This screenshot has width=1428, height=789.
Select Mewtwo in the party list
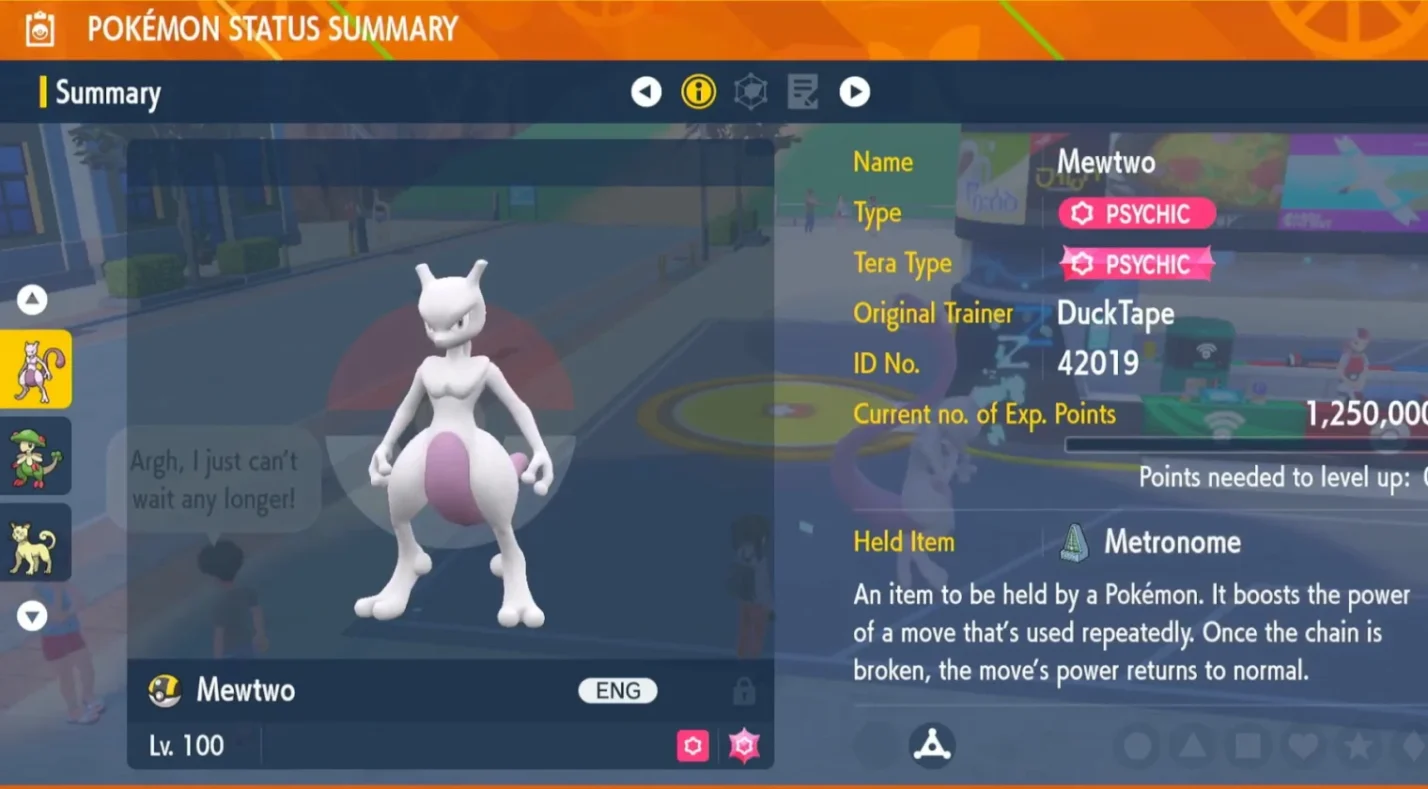(35, 369)
